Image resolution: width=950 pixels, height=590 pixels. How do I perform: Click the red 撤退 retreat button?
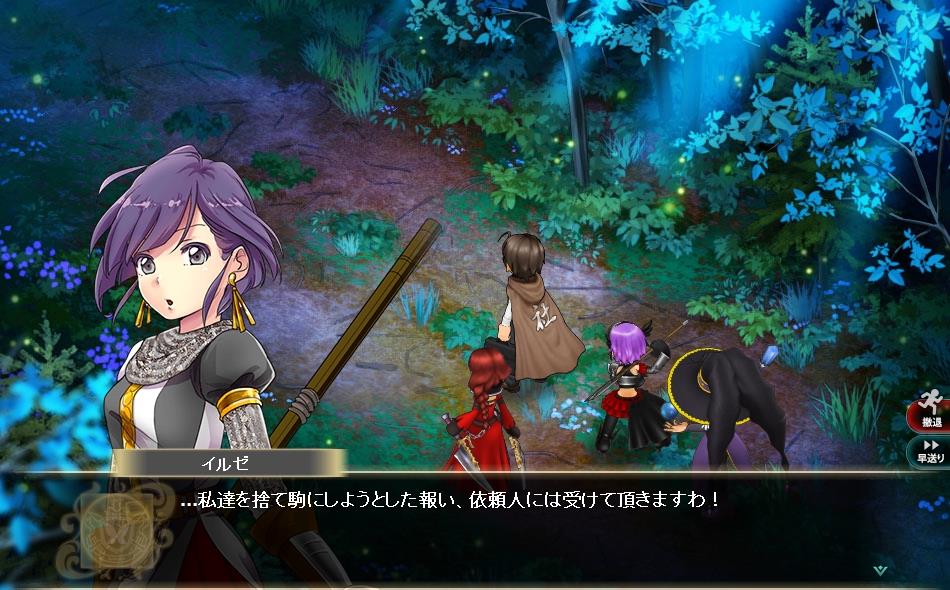(x=930, y=415)
